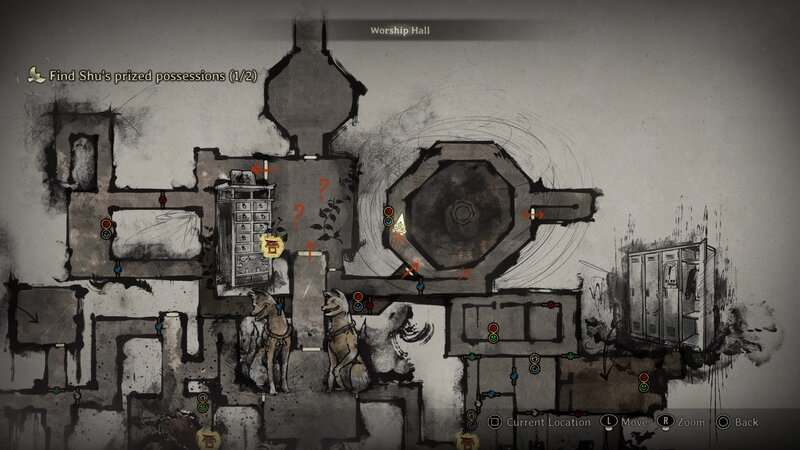Select the drawer cabinet sketch on the map
This screenshot has width=800, height=450.
point(245,227)
